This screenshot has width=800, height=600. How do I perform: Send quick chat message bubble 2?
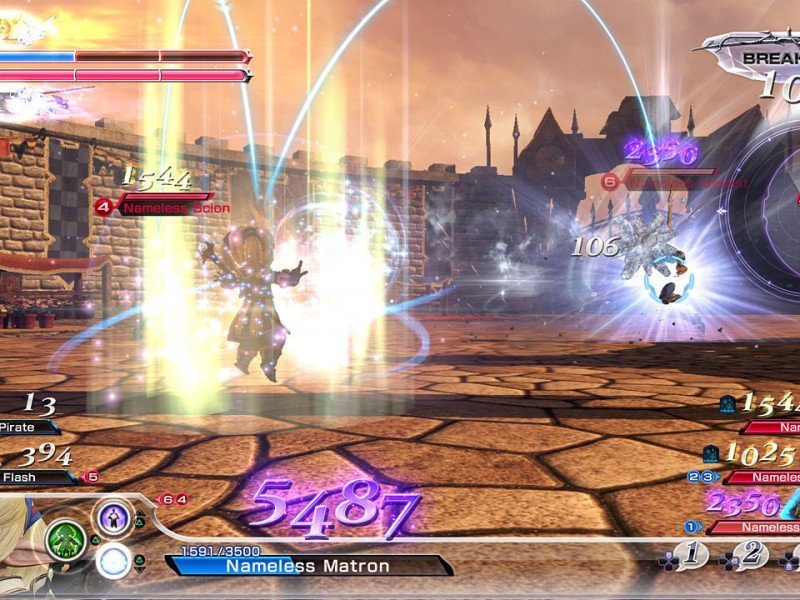coord(750,555)
